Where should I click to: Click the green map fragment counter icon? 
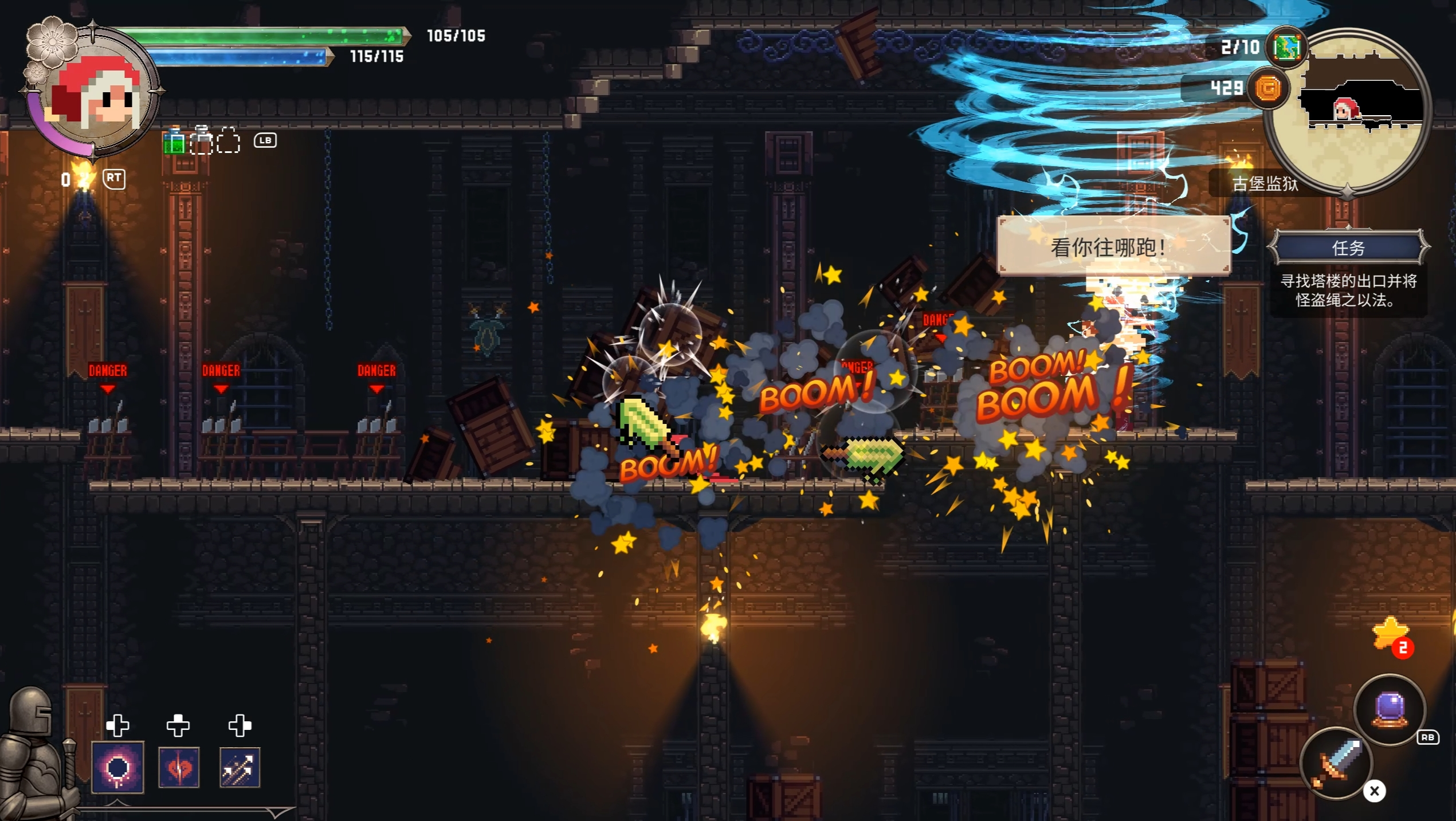(1287, 47)
